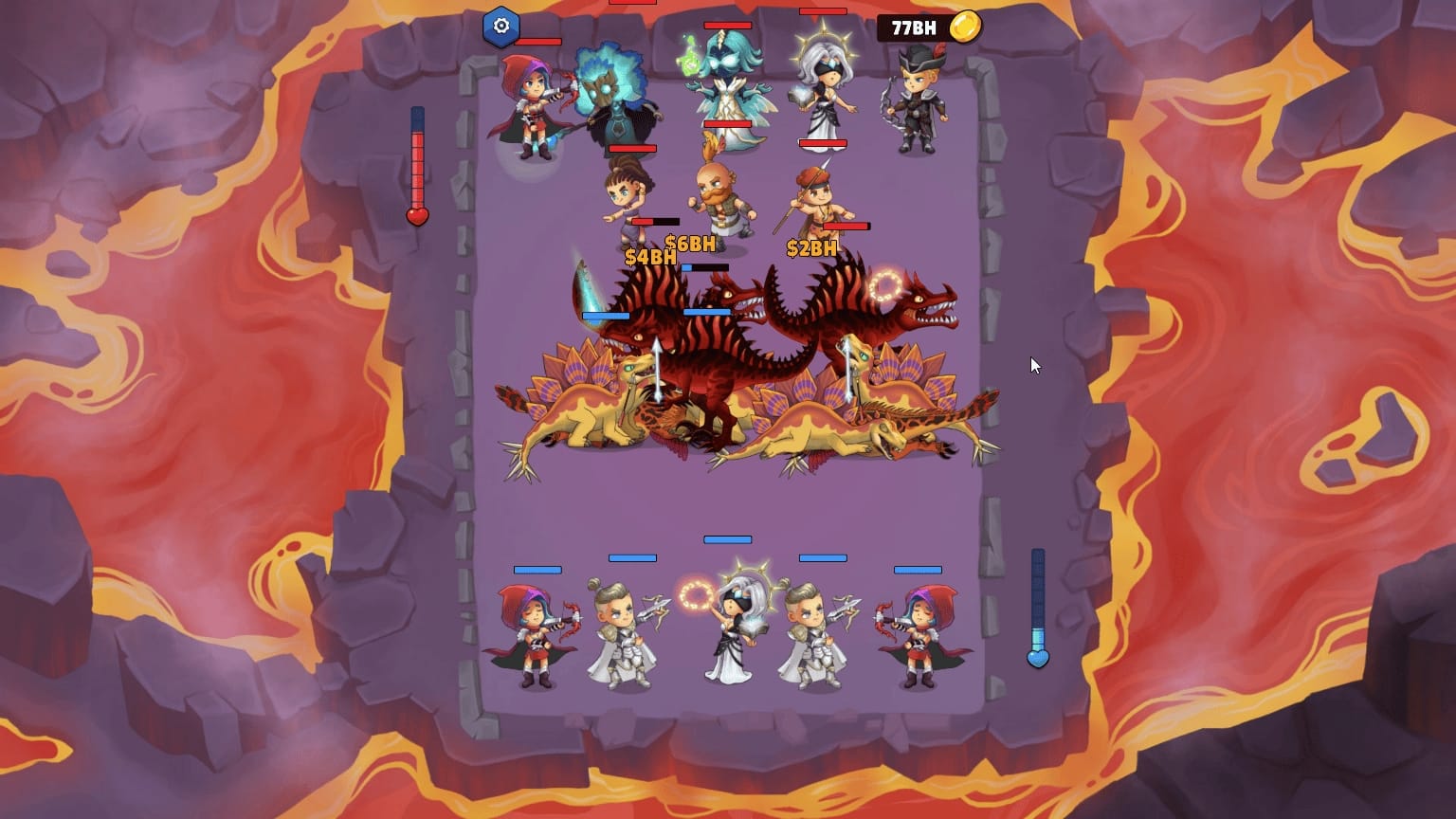The height and width of the screenshot is (819, 1456).
Task: Select the white-robed masked sorceress
Action: (827, 90)
